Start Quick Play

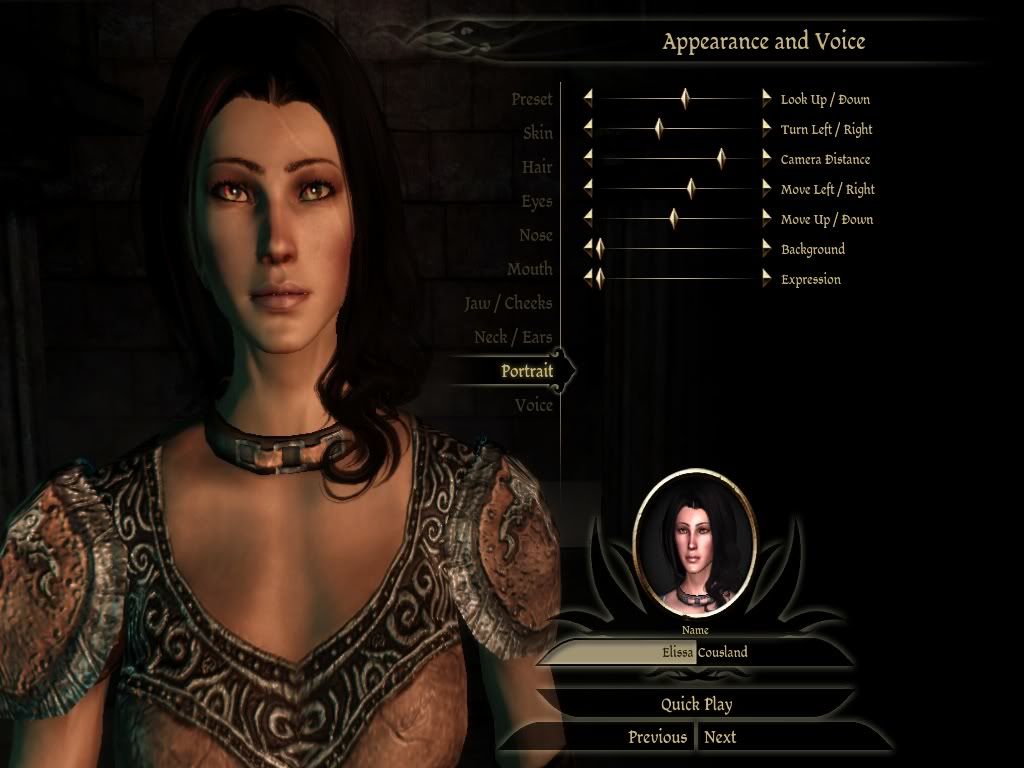click(x=696, y=704)
